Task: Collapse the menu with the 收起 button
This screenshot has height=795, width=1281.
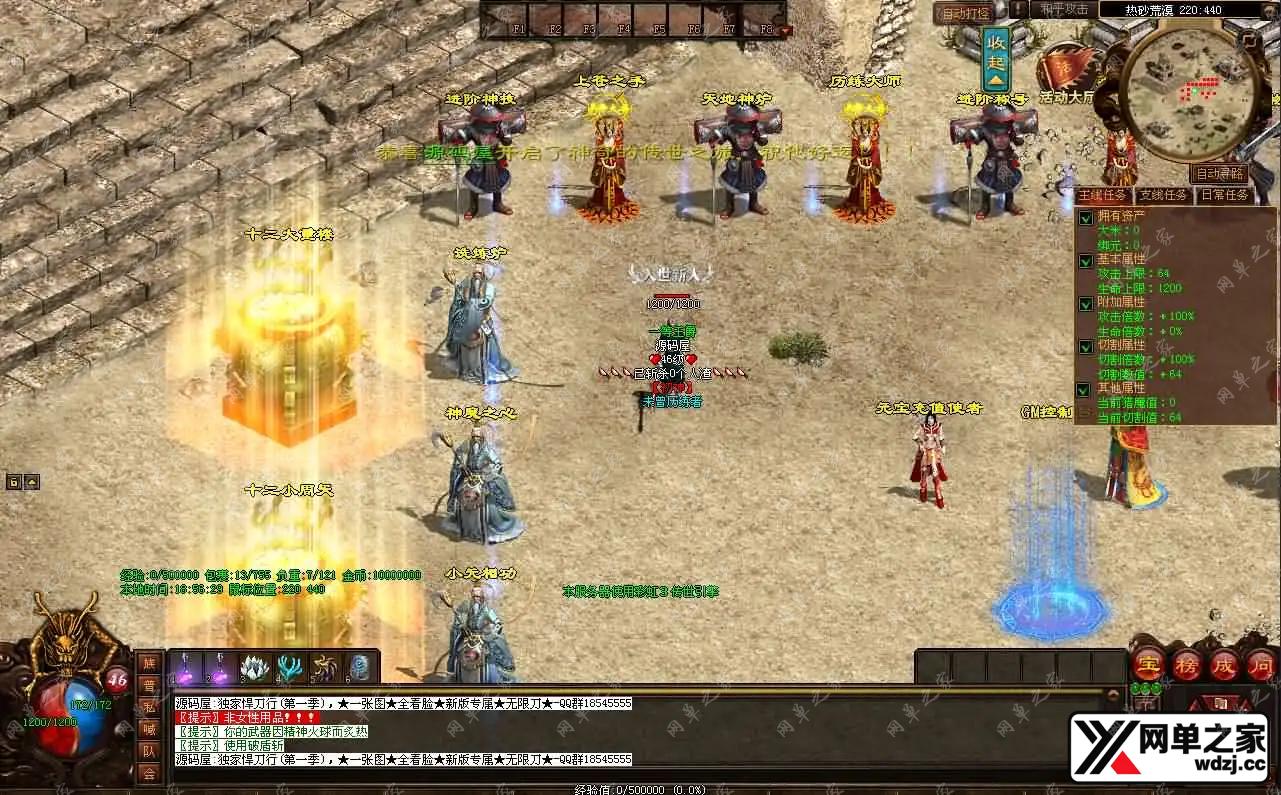Action: click(996, 59)
